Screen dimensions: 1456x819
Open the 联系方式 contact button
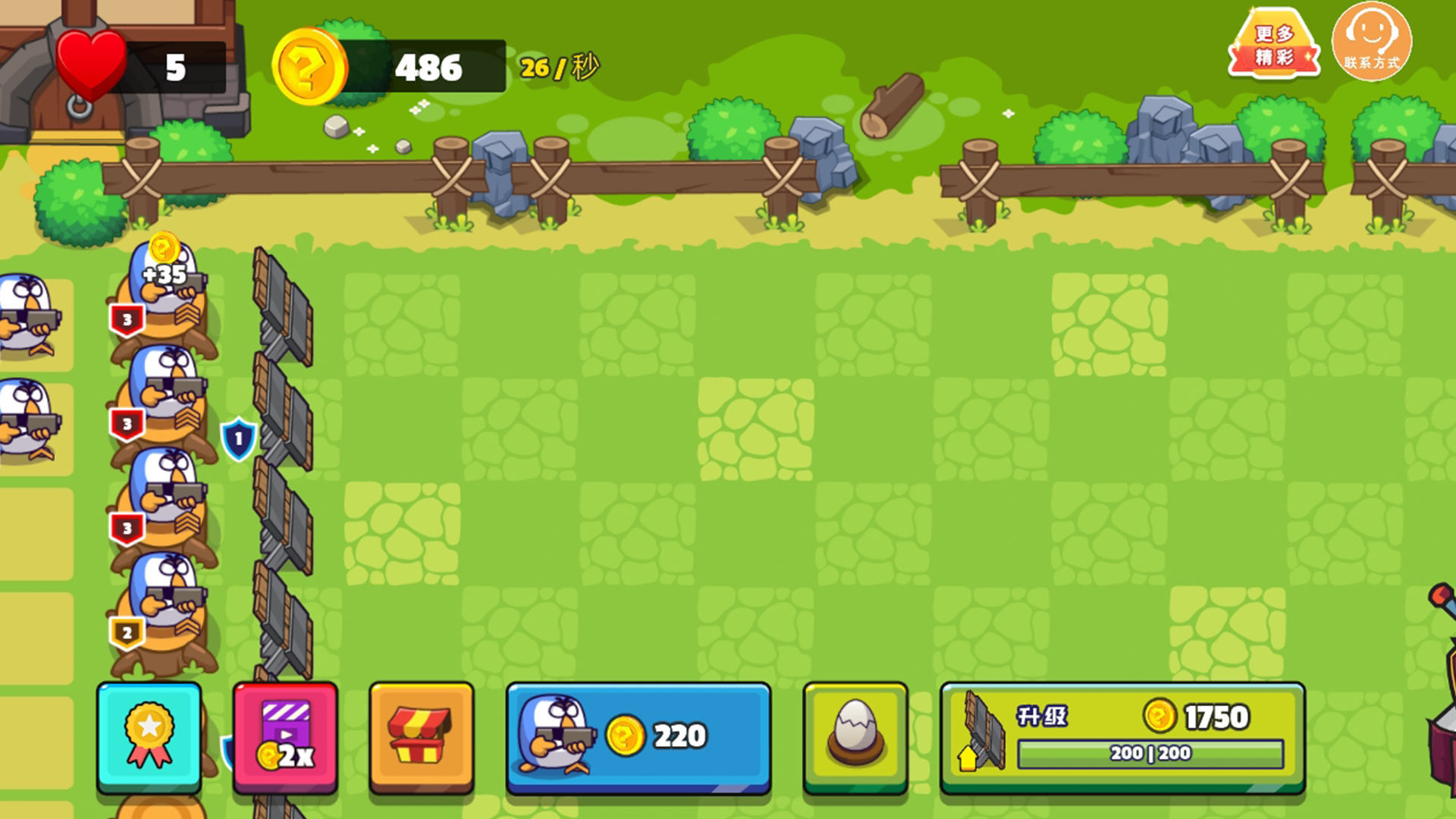pos(1372,42)
